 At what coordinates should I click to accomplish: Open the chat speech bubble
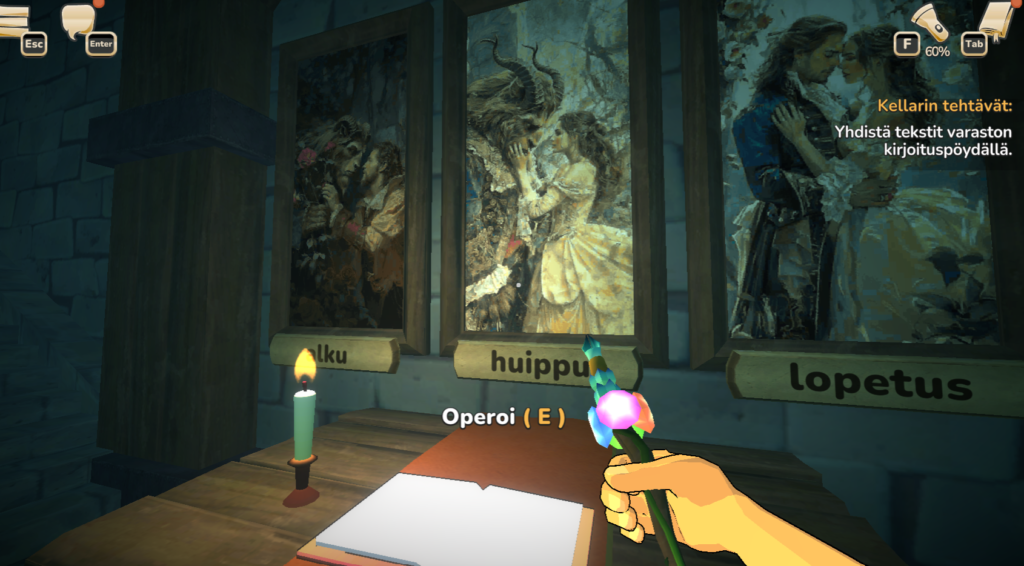pyautogui.click(x=80, y=20)
